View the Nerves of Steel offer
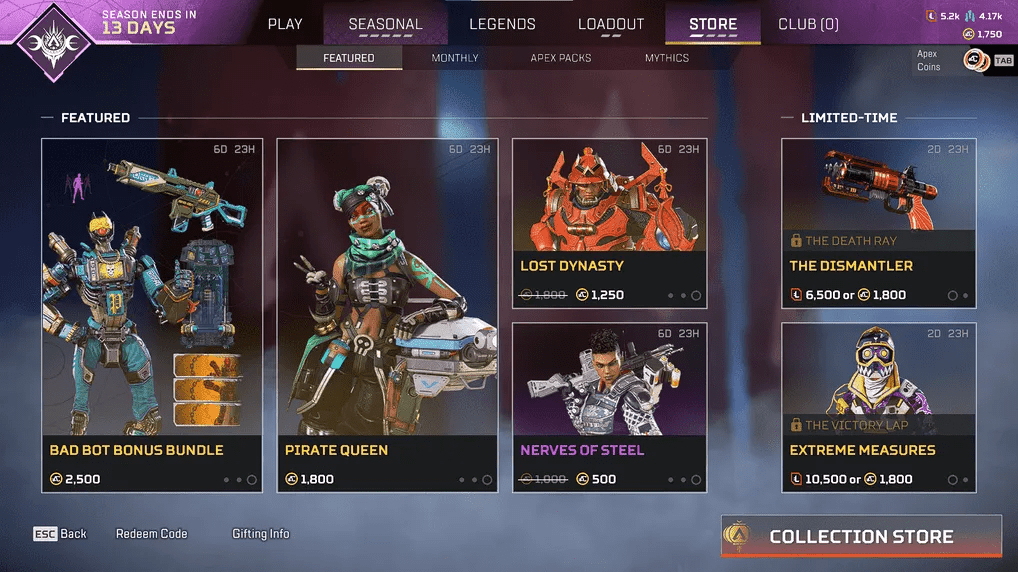Image resolution: width=1018 pixels, height=572 pixels. tap(609, 407)
